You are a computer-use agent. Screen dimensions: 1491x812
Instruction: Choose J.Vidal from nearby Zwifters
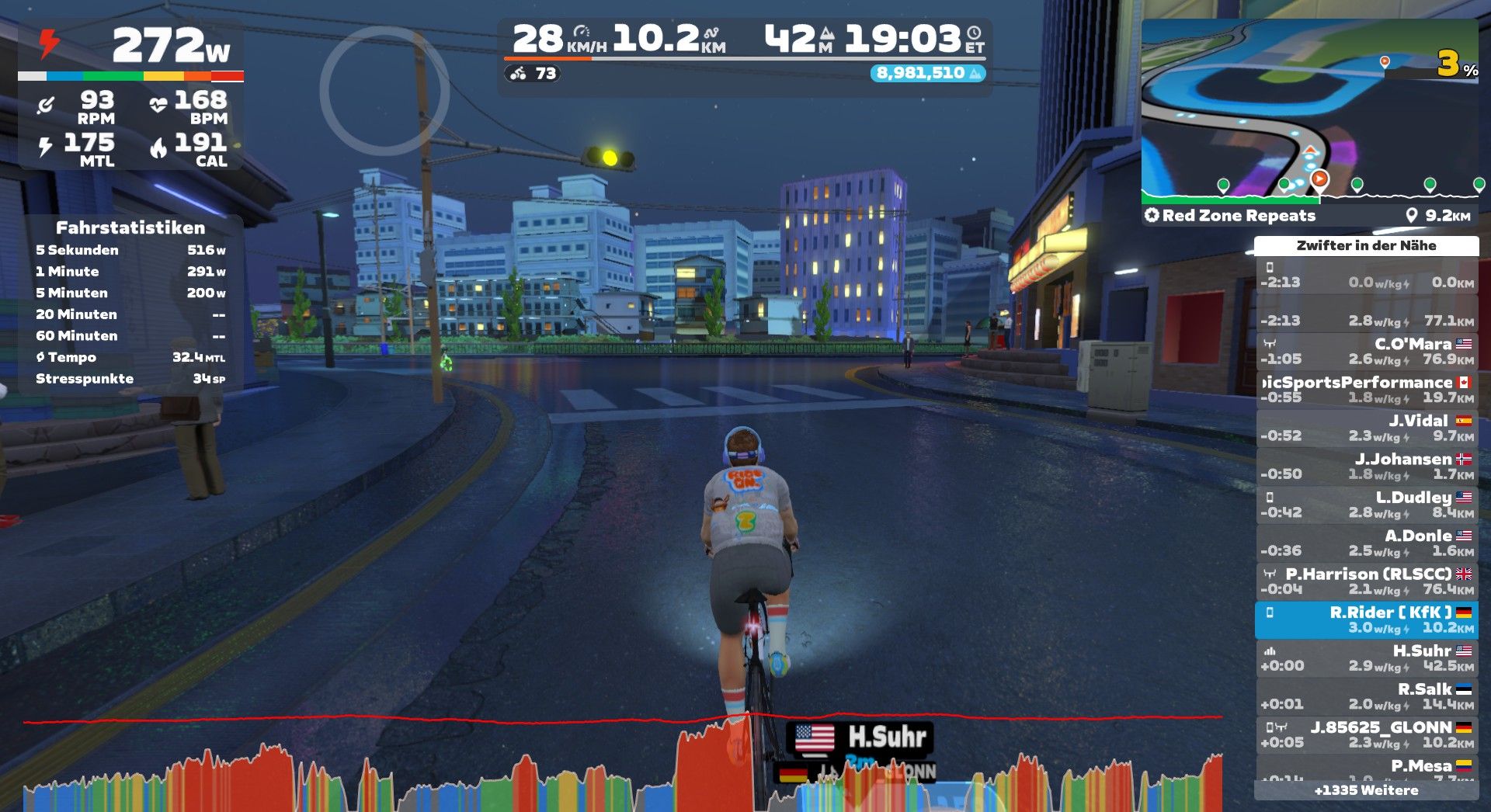[1367, 428]
